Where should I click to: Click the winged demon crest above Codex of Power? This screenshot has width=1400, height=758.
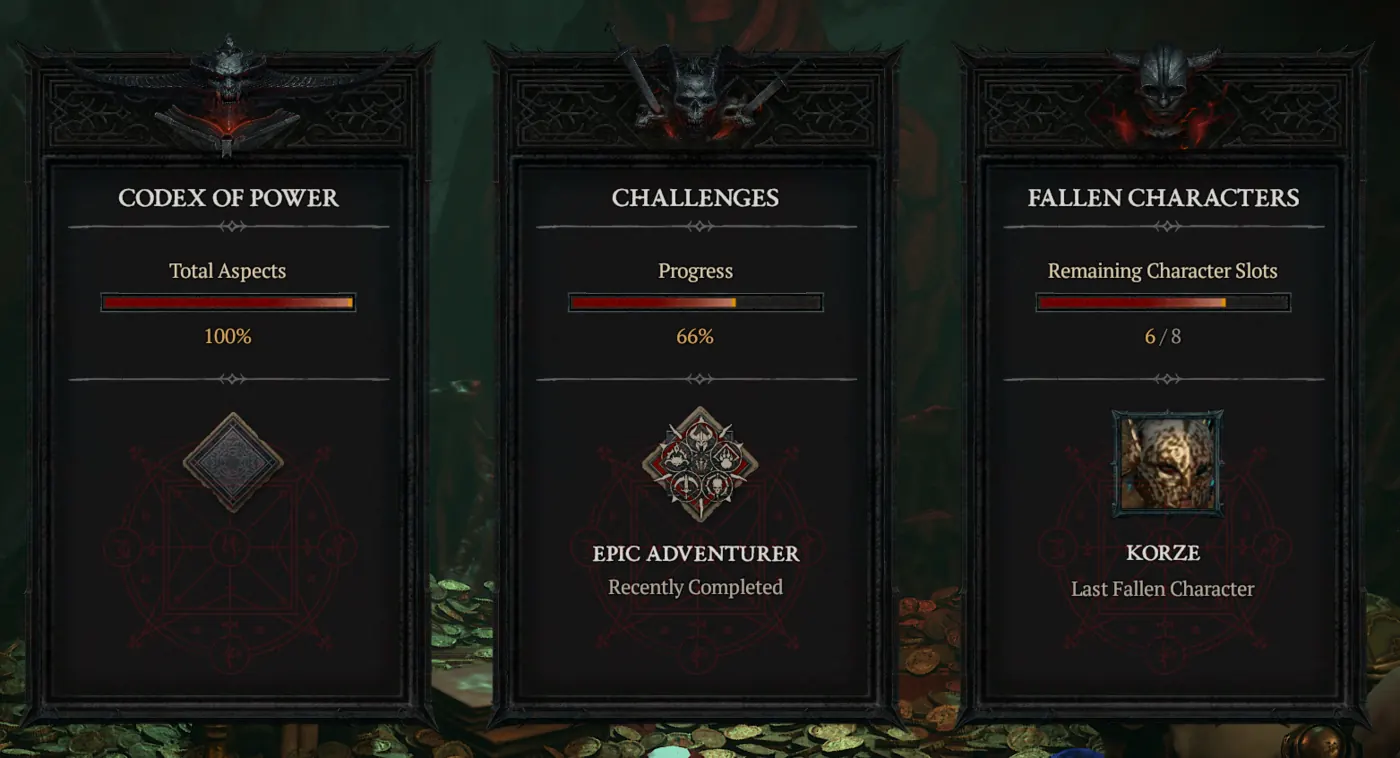228,95
